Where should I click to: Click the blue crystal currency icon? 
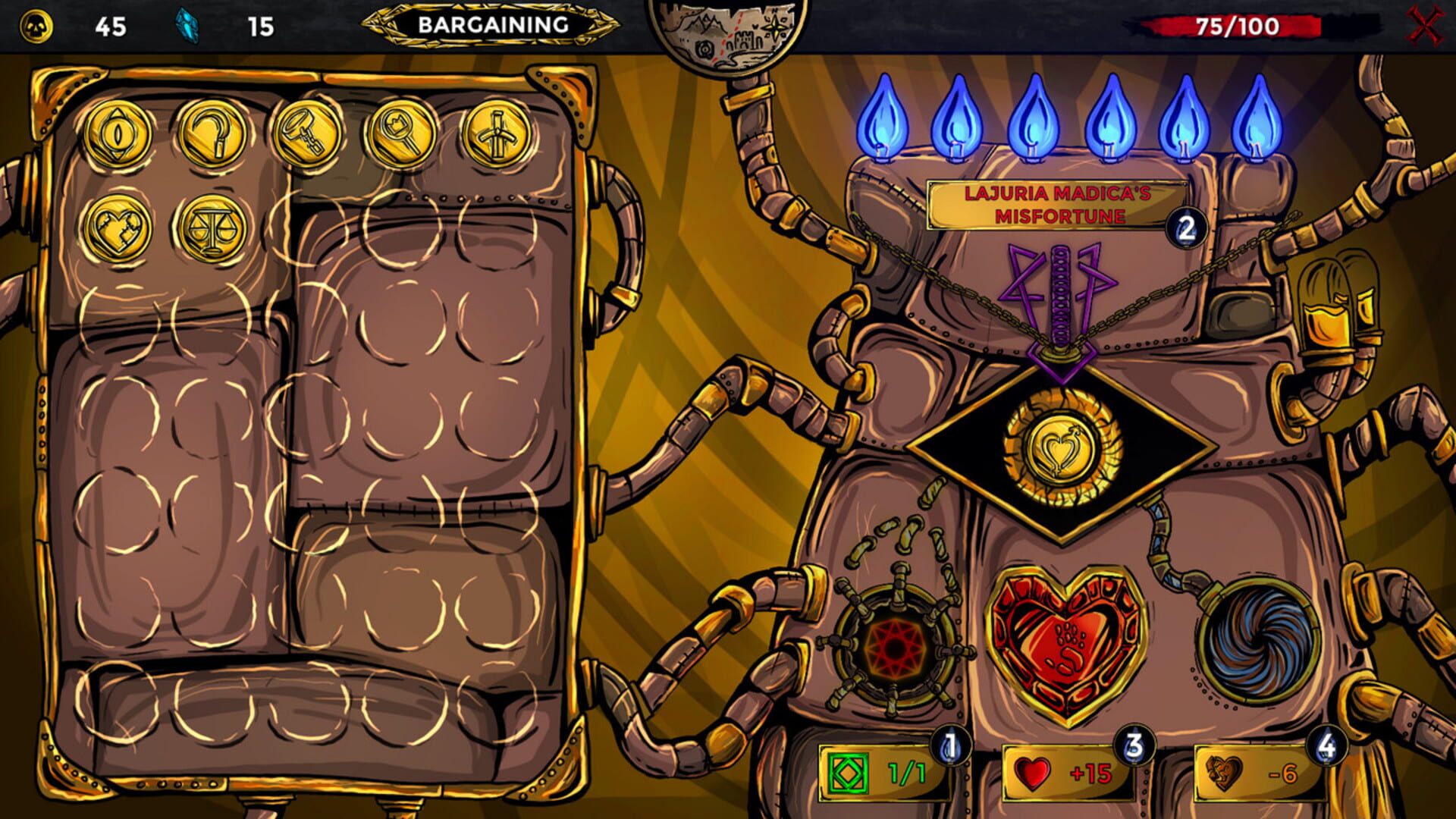click(187, 24)
